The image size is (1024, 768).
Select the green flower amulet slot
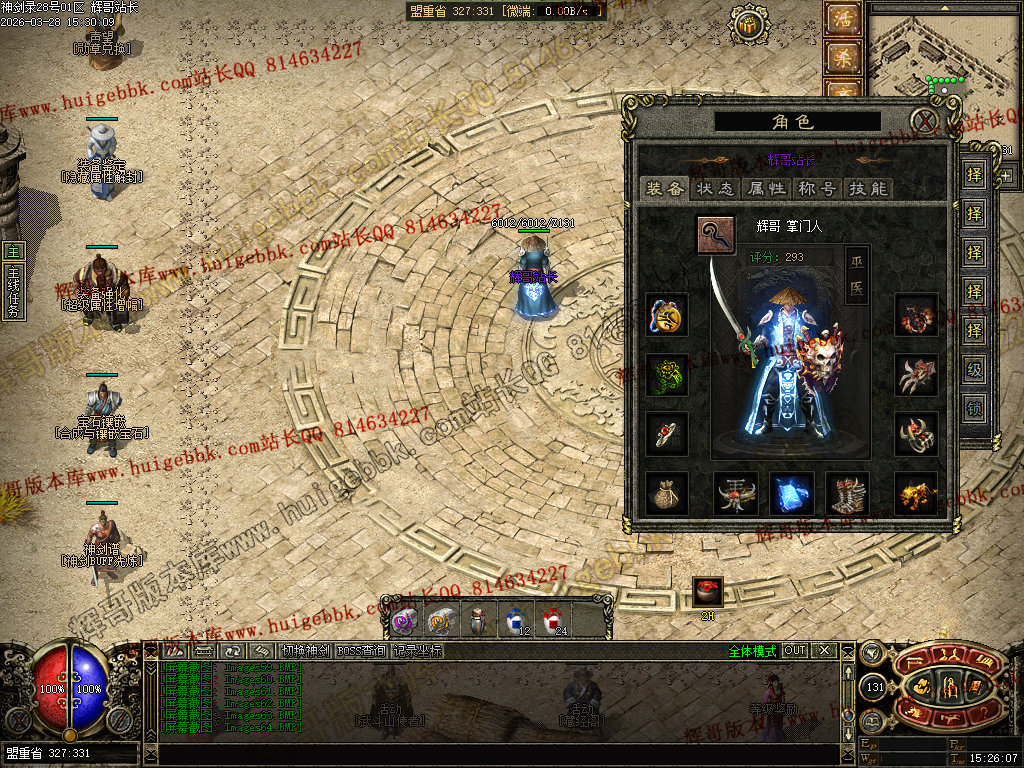[666, 375]
